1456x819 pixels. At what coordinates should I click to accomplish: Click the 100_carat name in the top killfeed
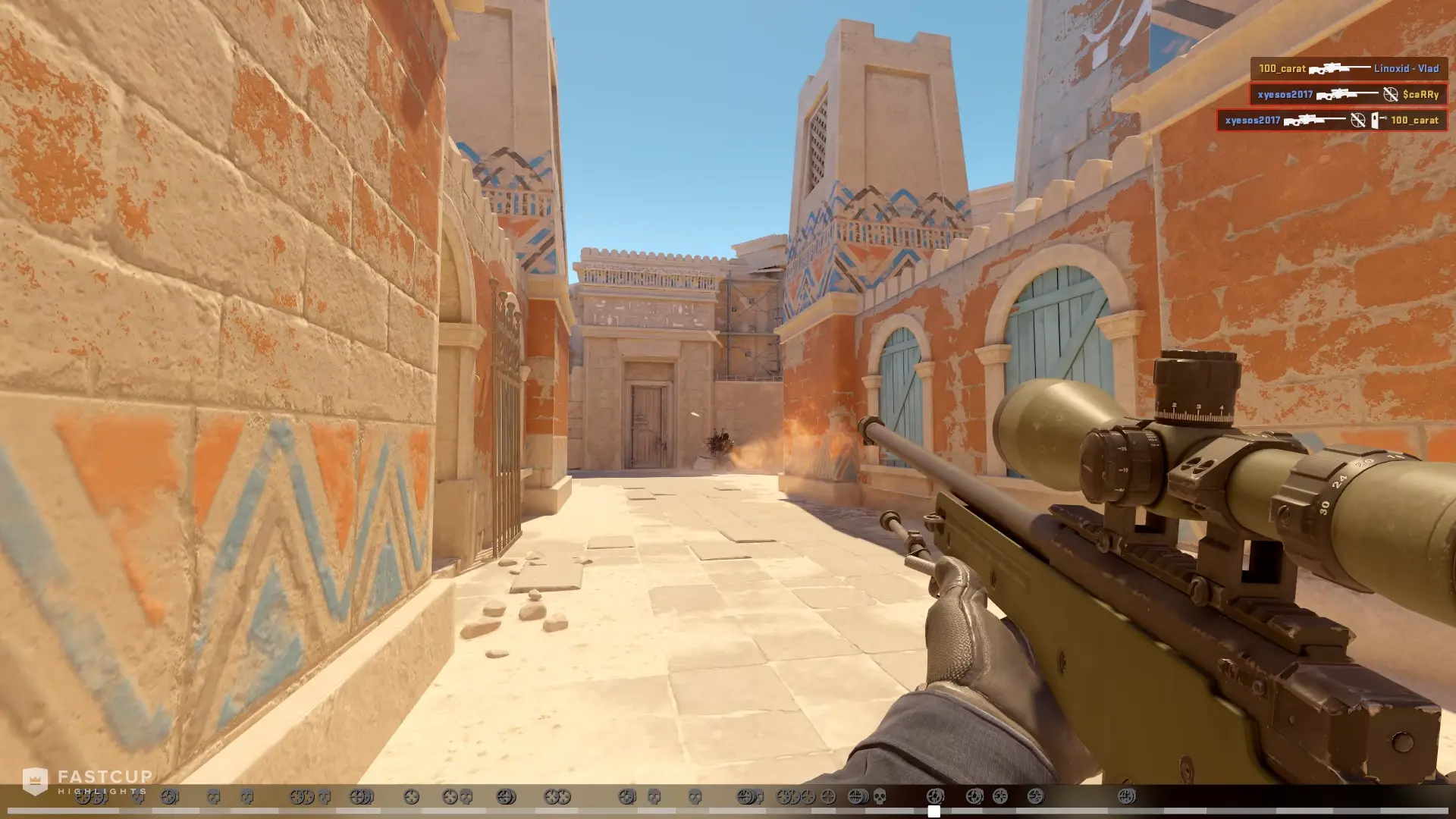click(x=1282, y=70)
